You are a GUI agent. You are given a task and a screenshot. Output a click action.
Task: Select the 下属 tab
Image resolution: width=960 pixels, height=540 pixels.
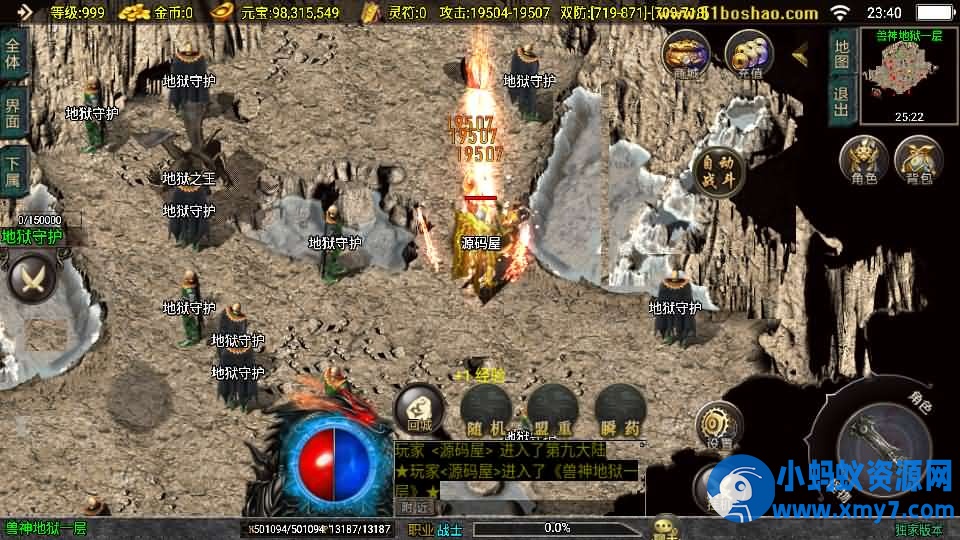[x=13, y=172]
